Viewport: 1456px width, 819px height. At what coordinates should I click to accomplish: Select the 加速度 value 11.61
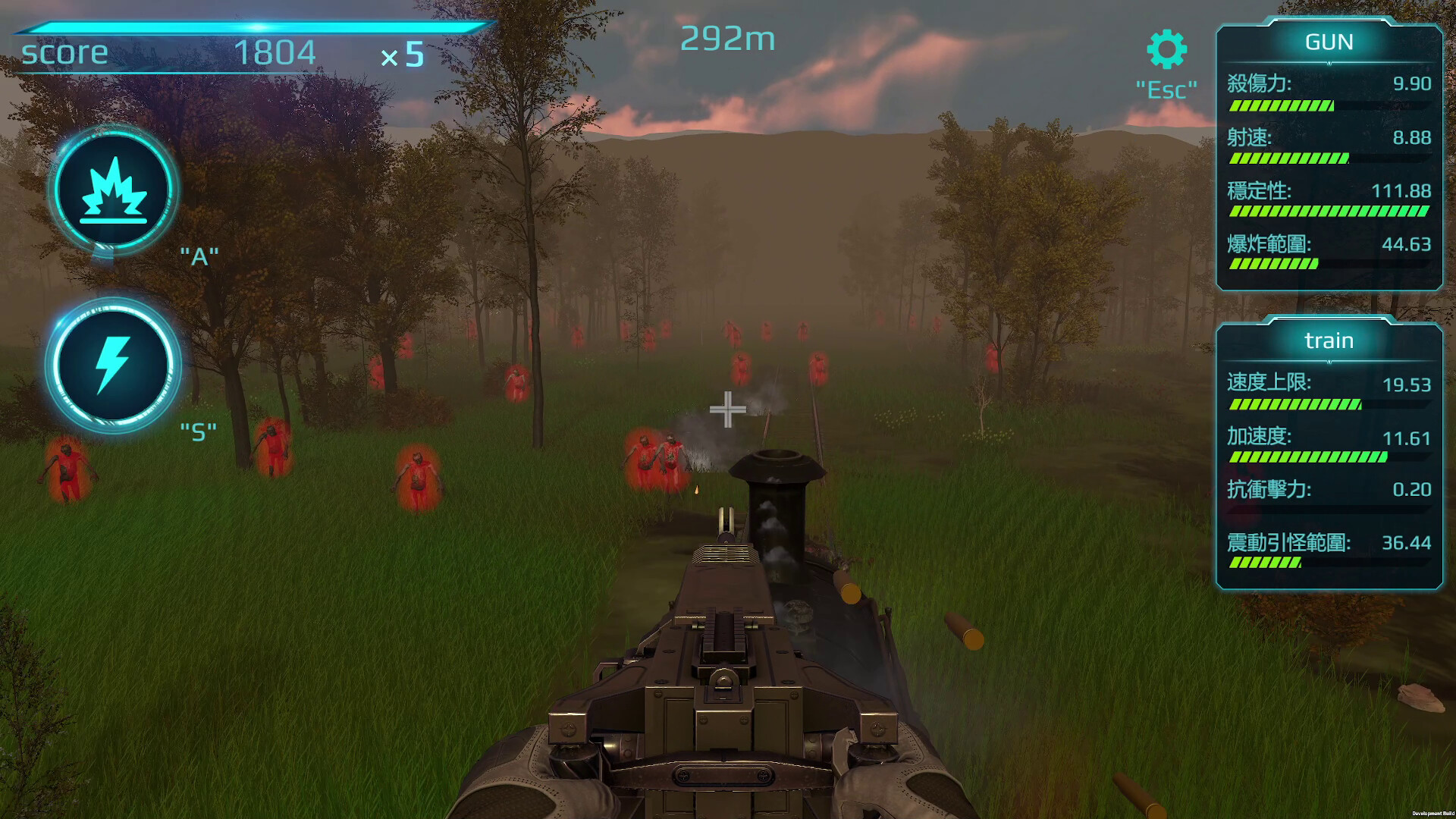pyautogui.click(x=1408, y=438)
